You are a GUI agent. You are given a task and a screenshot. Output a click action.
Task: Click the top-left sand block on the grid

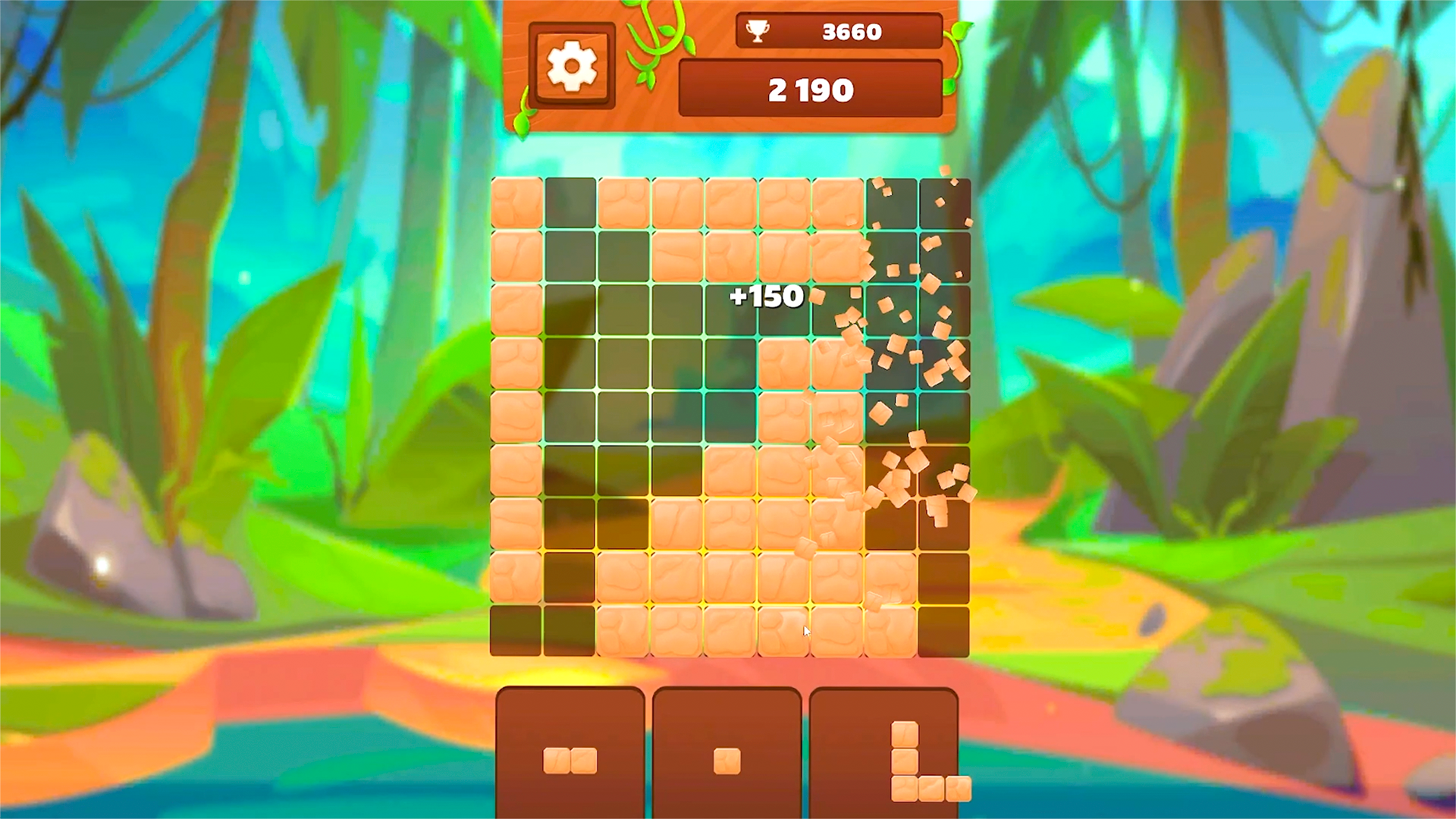pyautogui.click(x=516, y=205)
